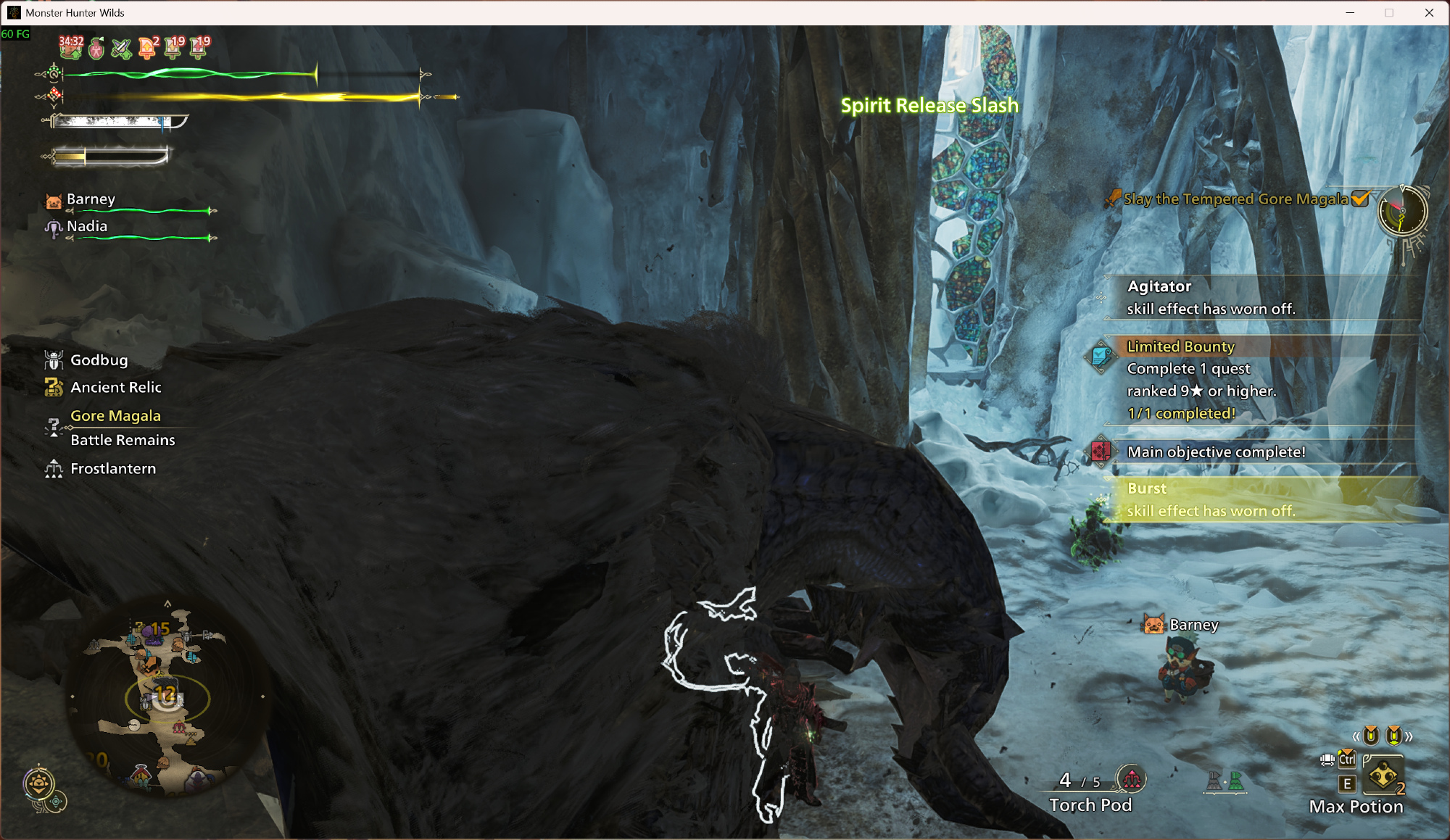The image size is (1450, 840).
Task: Click the crossed swords attack buff icon
Action: point(121,49)
